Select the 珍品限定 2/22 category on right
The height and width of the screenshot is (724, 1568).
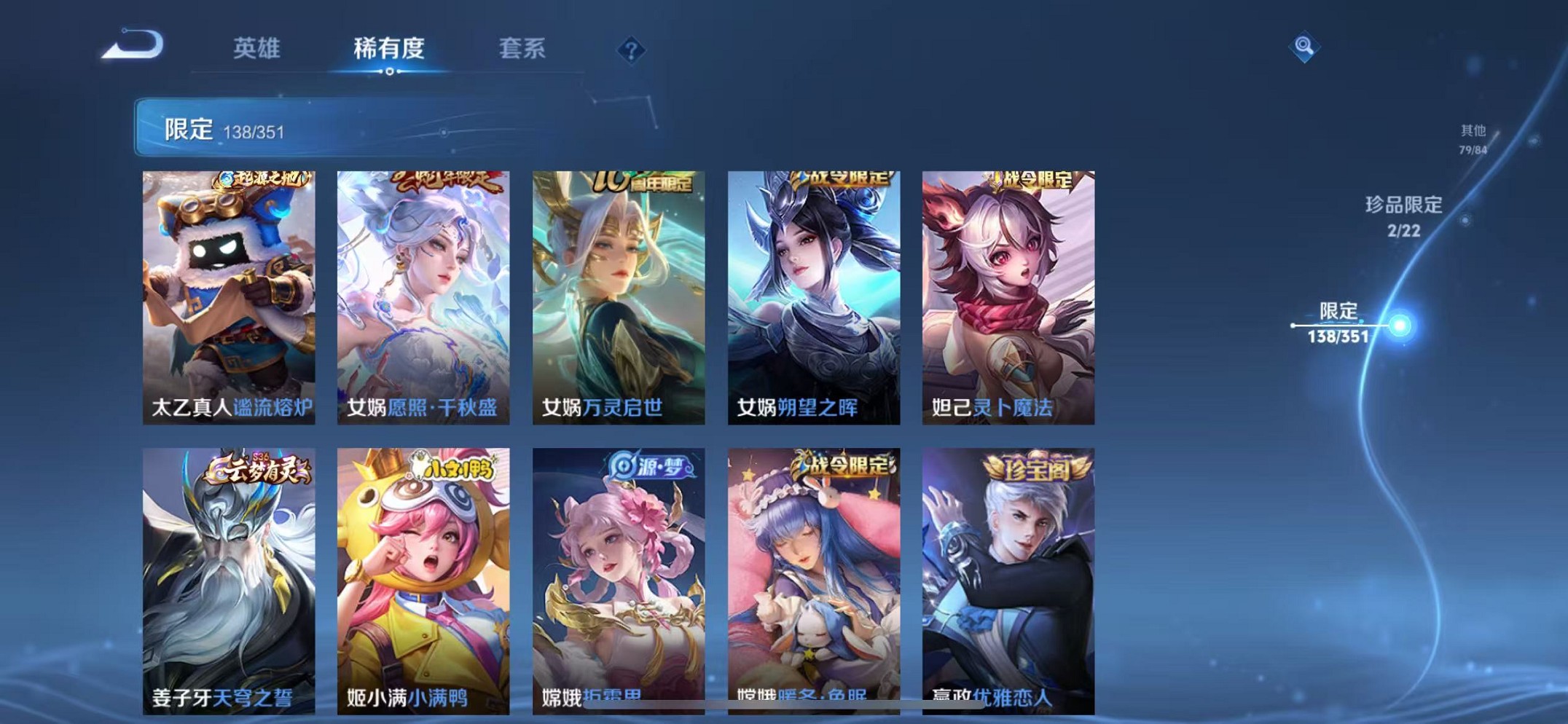pyautogui.click(x=1403, y=215)
